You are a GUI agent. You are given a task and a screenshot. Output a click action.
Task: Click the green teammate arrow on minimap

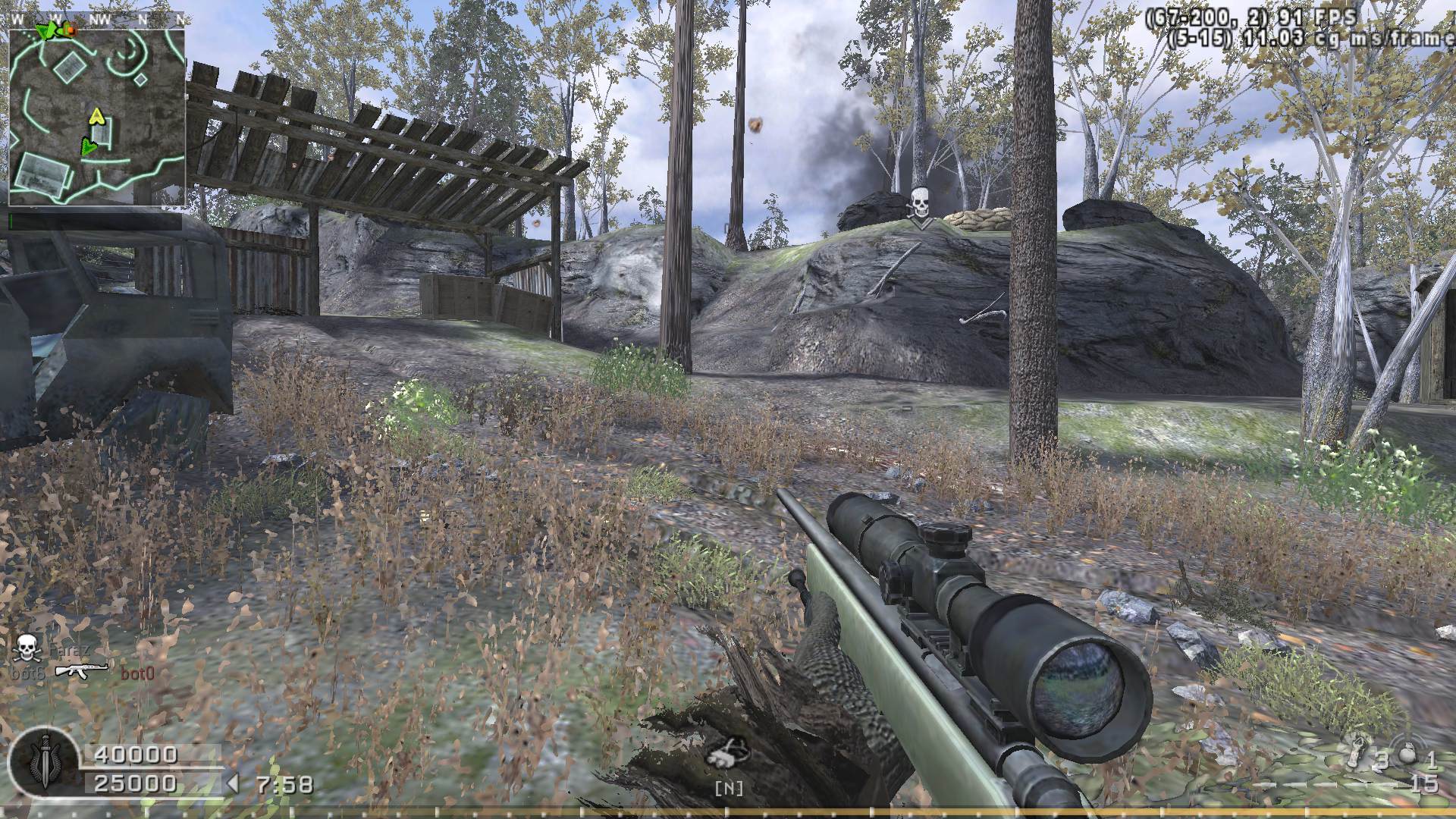(x=89, y=146)
